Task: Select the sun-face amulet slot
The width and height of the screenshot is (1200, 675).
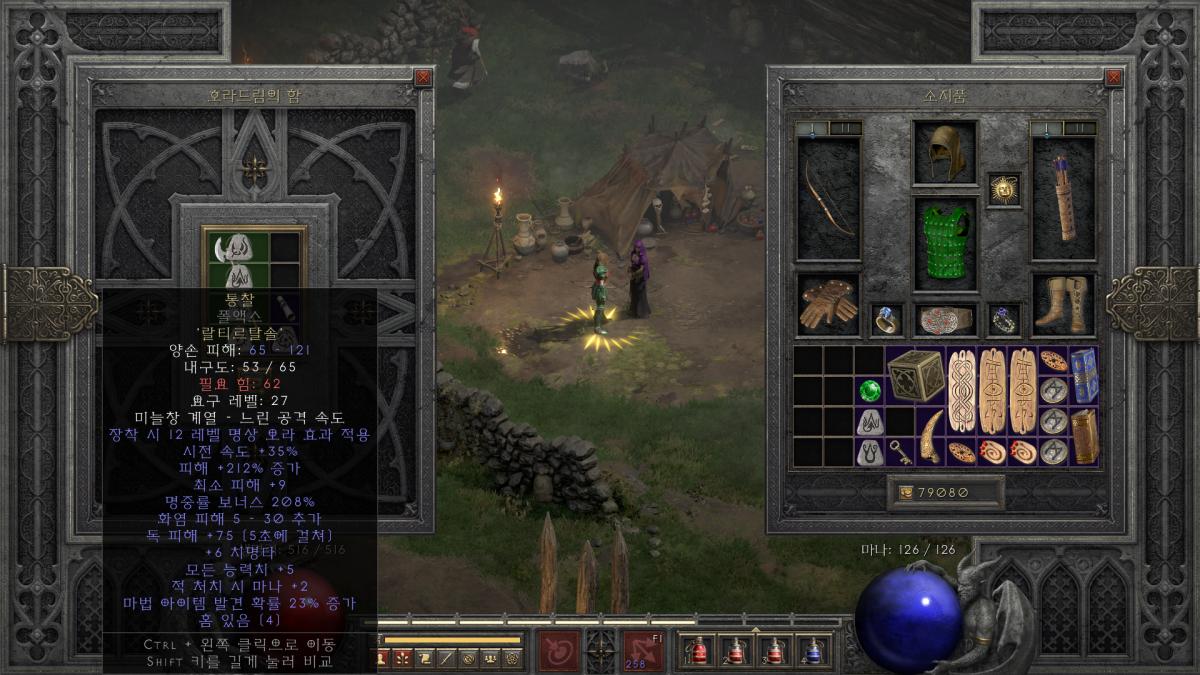Action: [1003, 188]
